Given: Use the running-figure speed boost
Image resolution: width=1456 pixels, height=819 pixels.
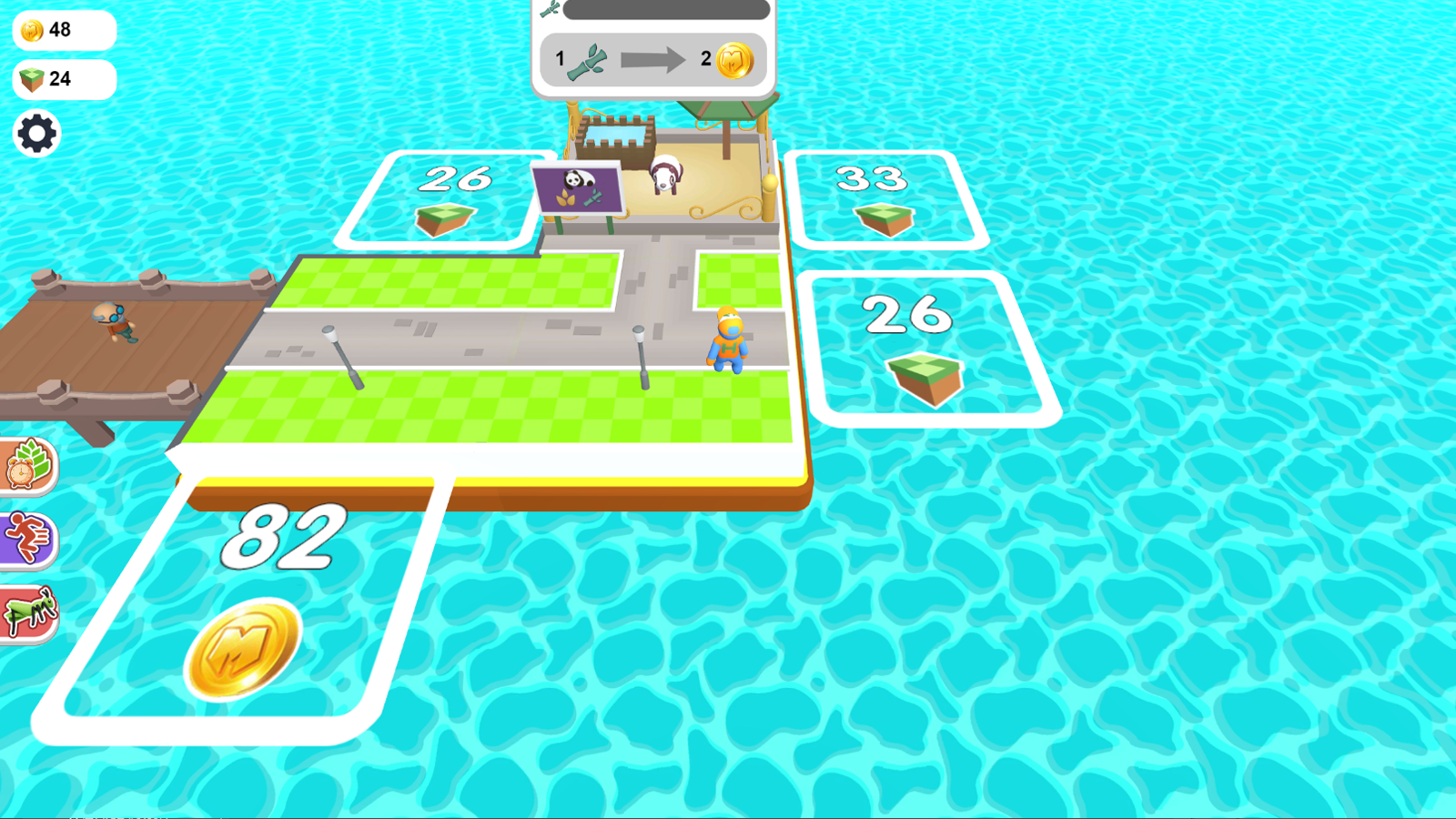Looking at the screenshot, I should 25,539.
